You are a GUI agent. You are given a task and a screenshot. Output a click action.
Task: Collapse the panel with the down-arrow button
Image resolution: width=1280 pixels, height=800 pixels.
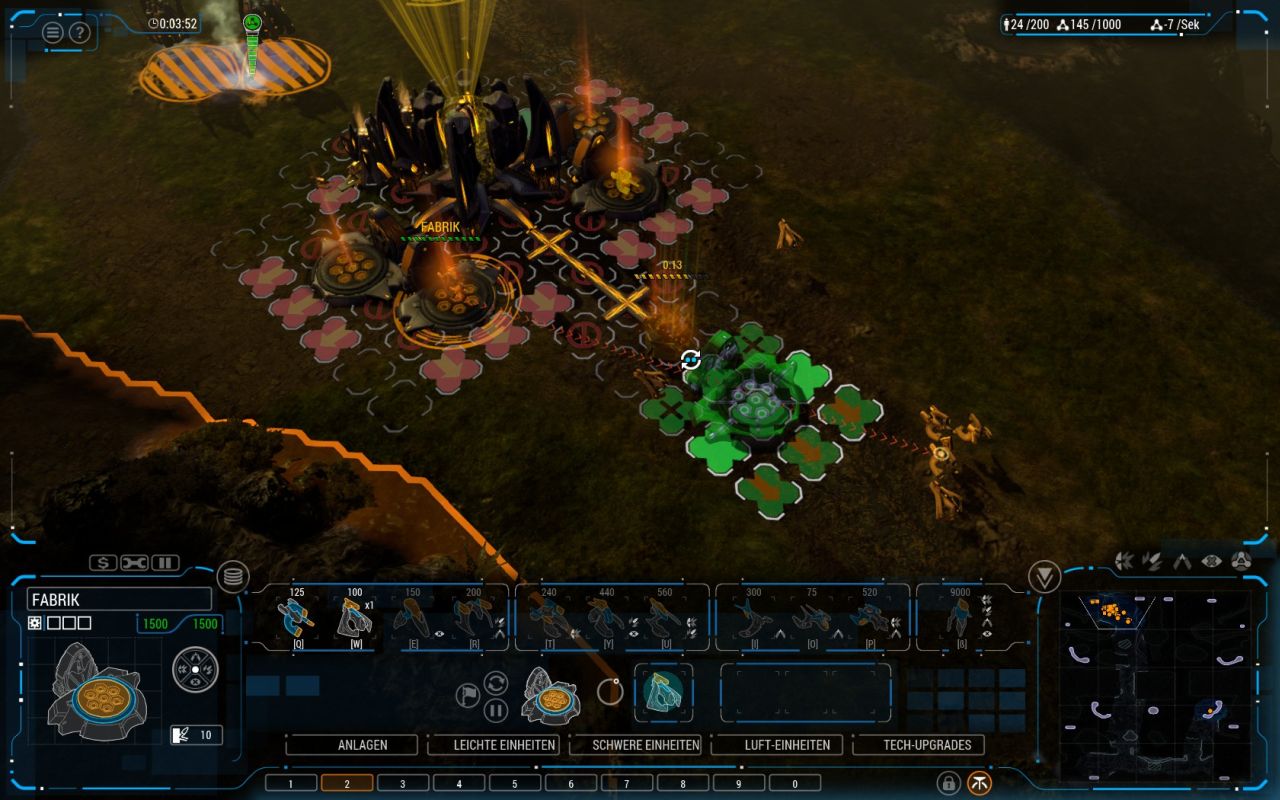coord(1044,577)
